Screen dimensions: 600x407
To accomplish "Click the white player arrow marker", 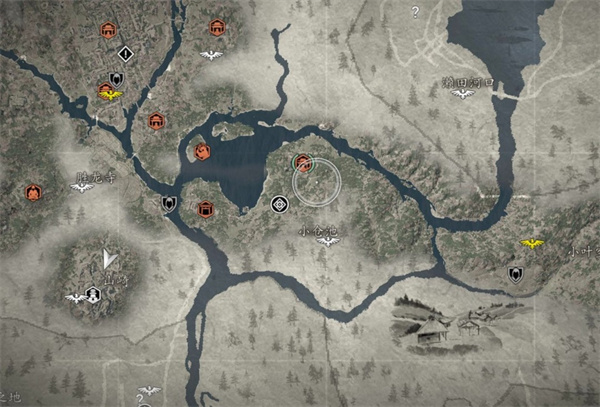I will pos(108,259).
